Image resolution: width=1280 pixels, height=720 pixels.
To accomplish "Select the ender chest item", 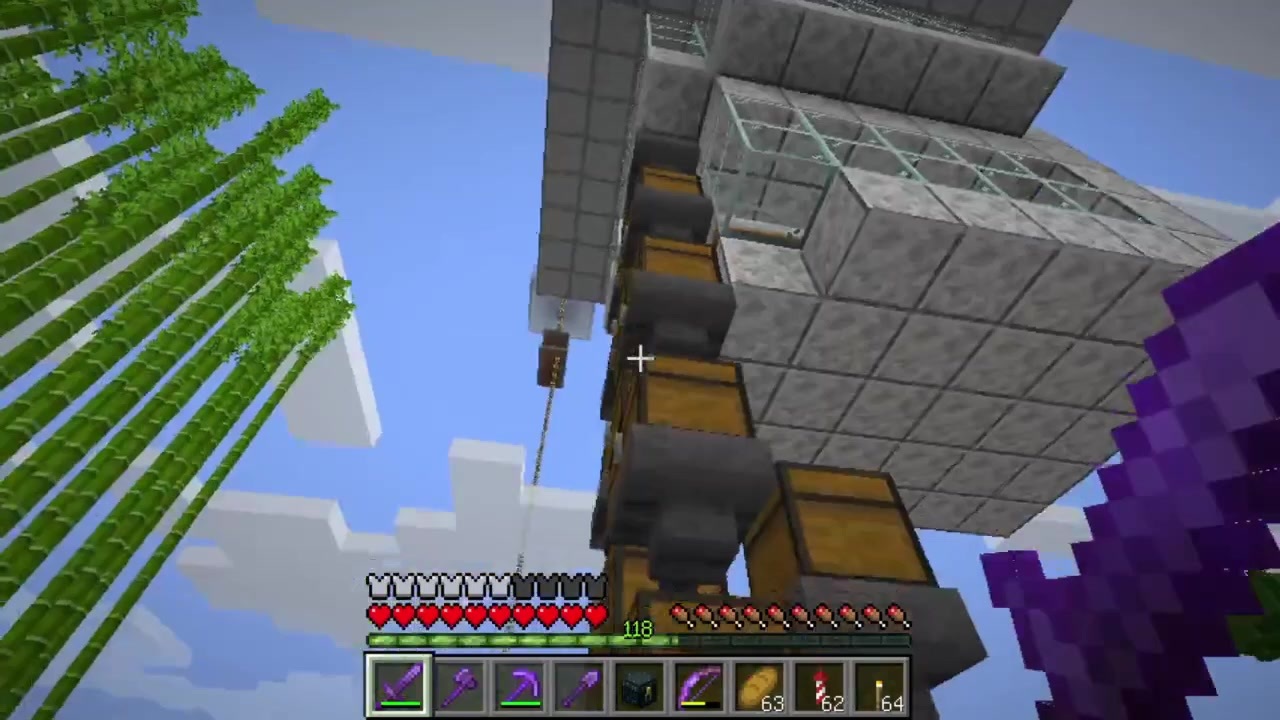I will click(640, 683).
